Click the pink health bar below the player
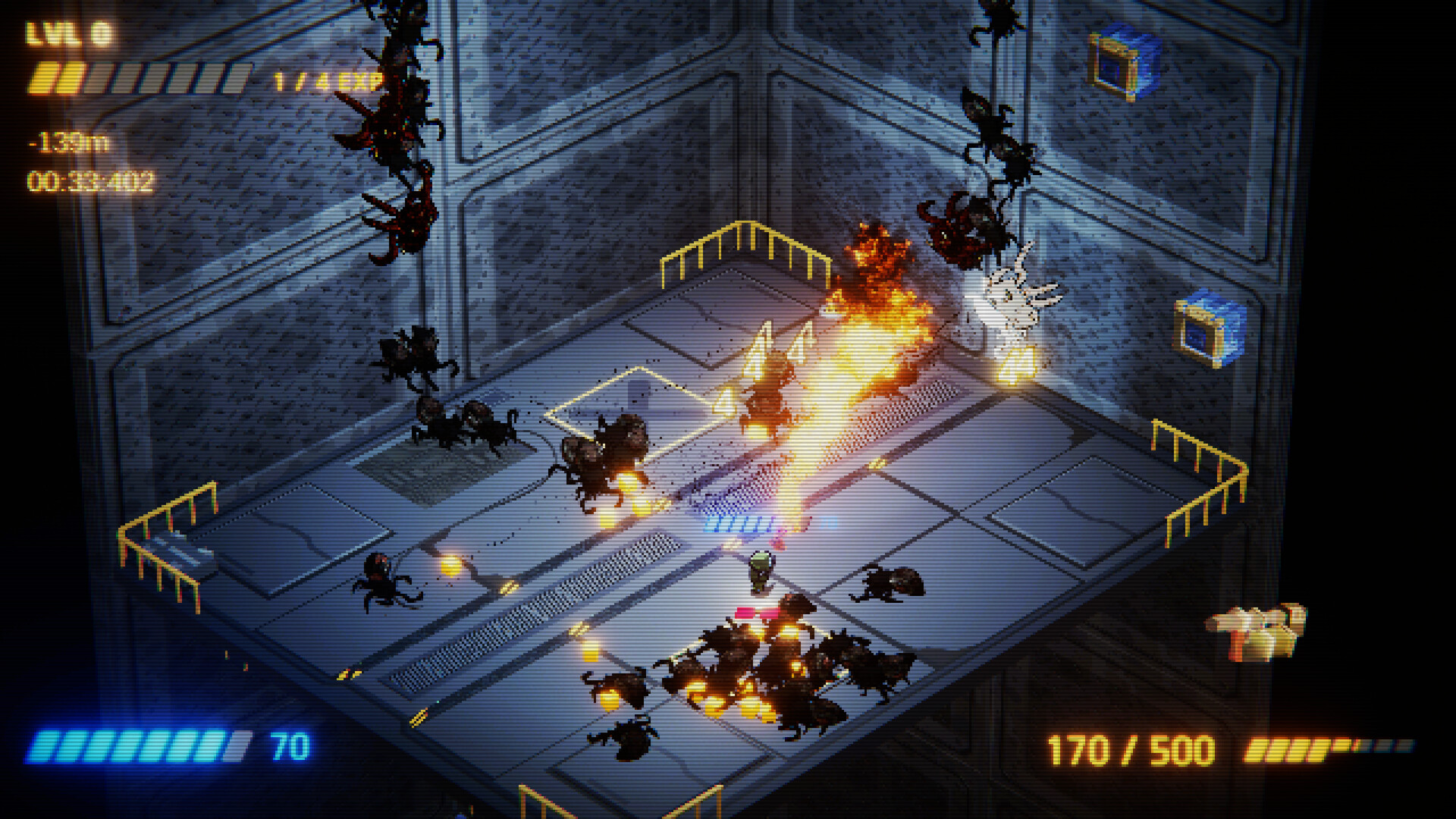 [x=758, y=611]
